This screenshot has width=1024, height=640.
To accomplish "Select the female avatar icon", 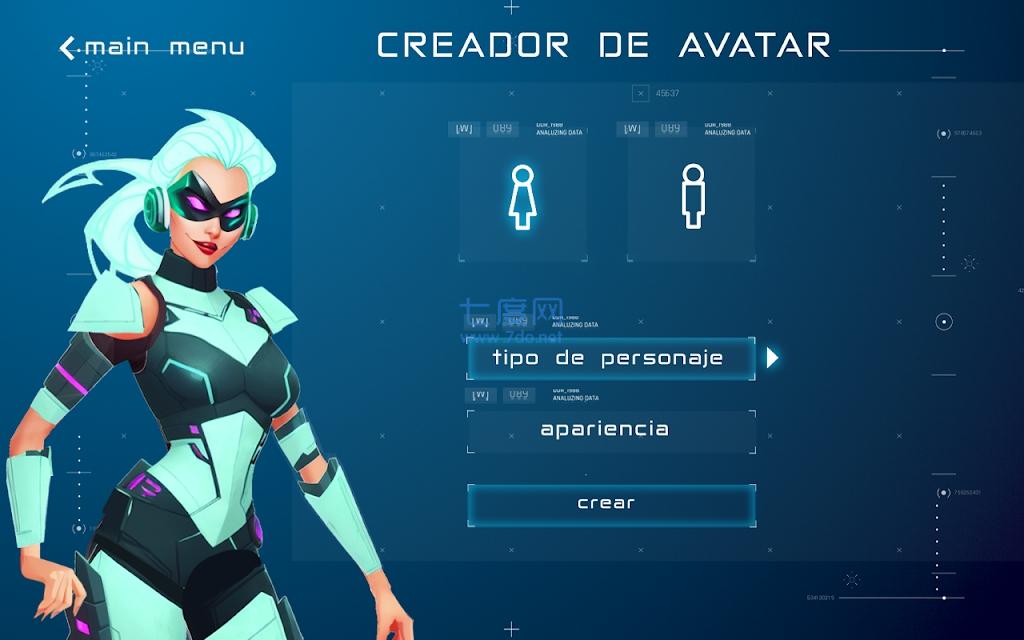I will [x=521, y=197].
